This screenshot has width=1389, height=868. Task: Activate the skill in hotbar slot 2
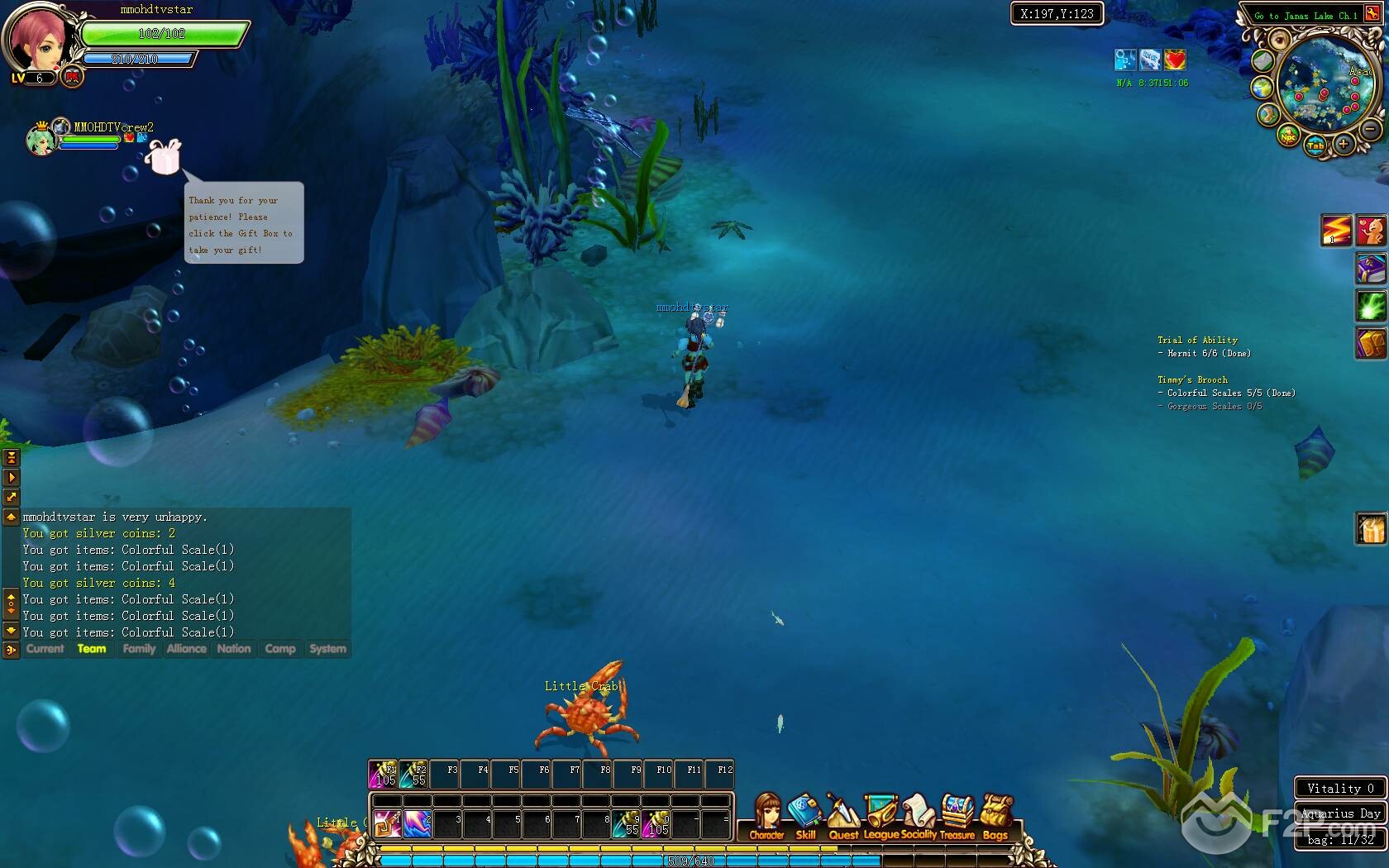(418, 824)
